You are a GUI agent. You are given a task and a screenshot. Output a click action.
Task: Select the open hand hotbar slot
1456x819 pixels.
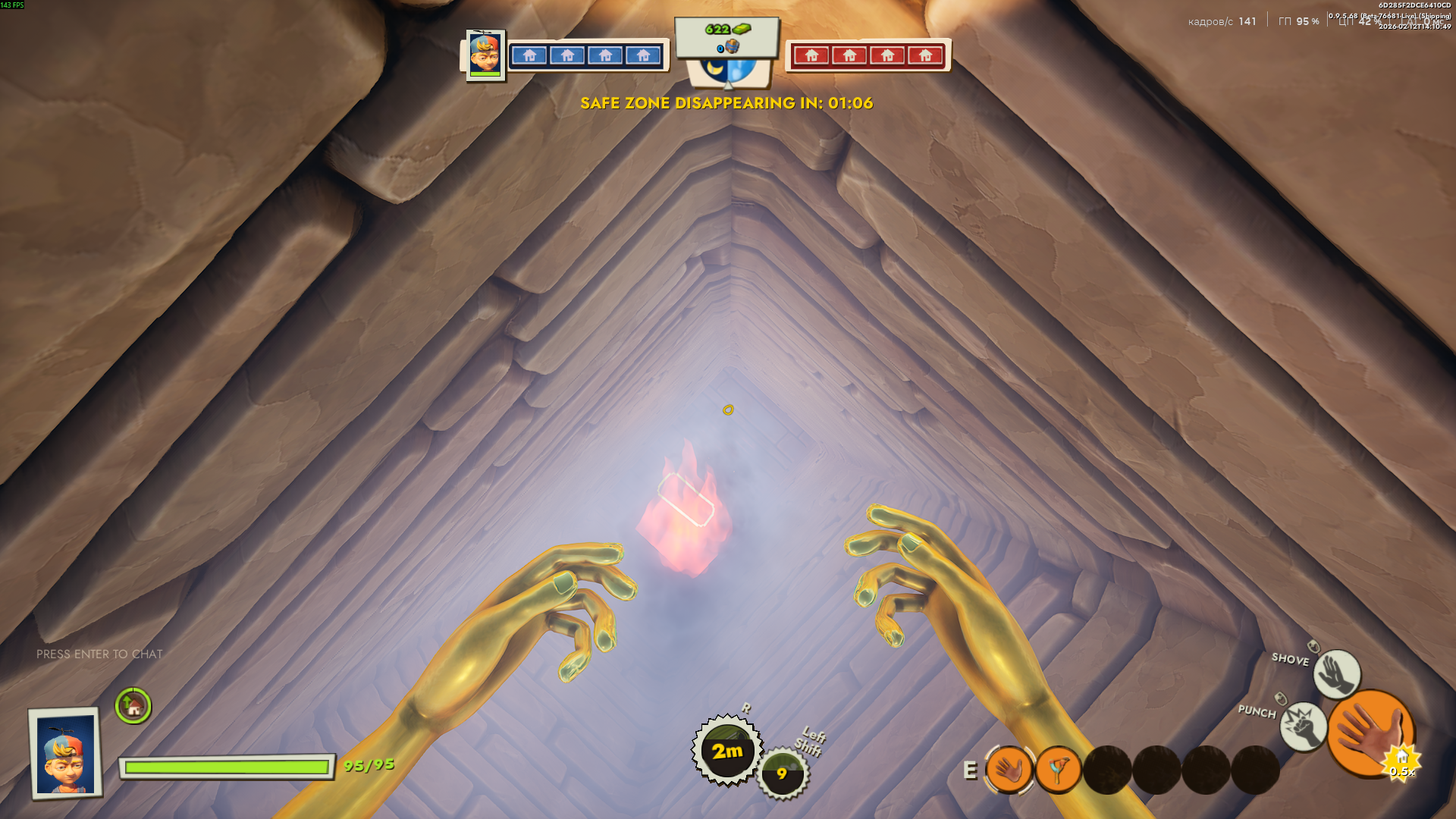[1009, 770]
